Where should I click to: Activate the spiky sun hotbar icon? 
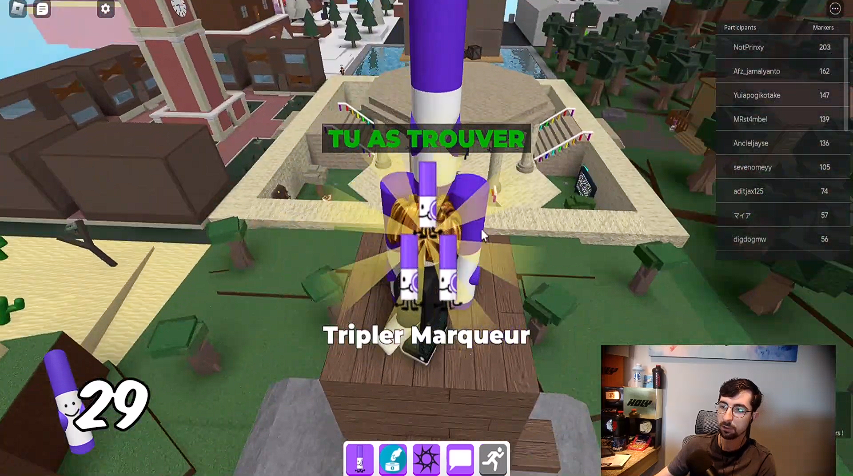point(428,460)
